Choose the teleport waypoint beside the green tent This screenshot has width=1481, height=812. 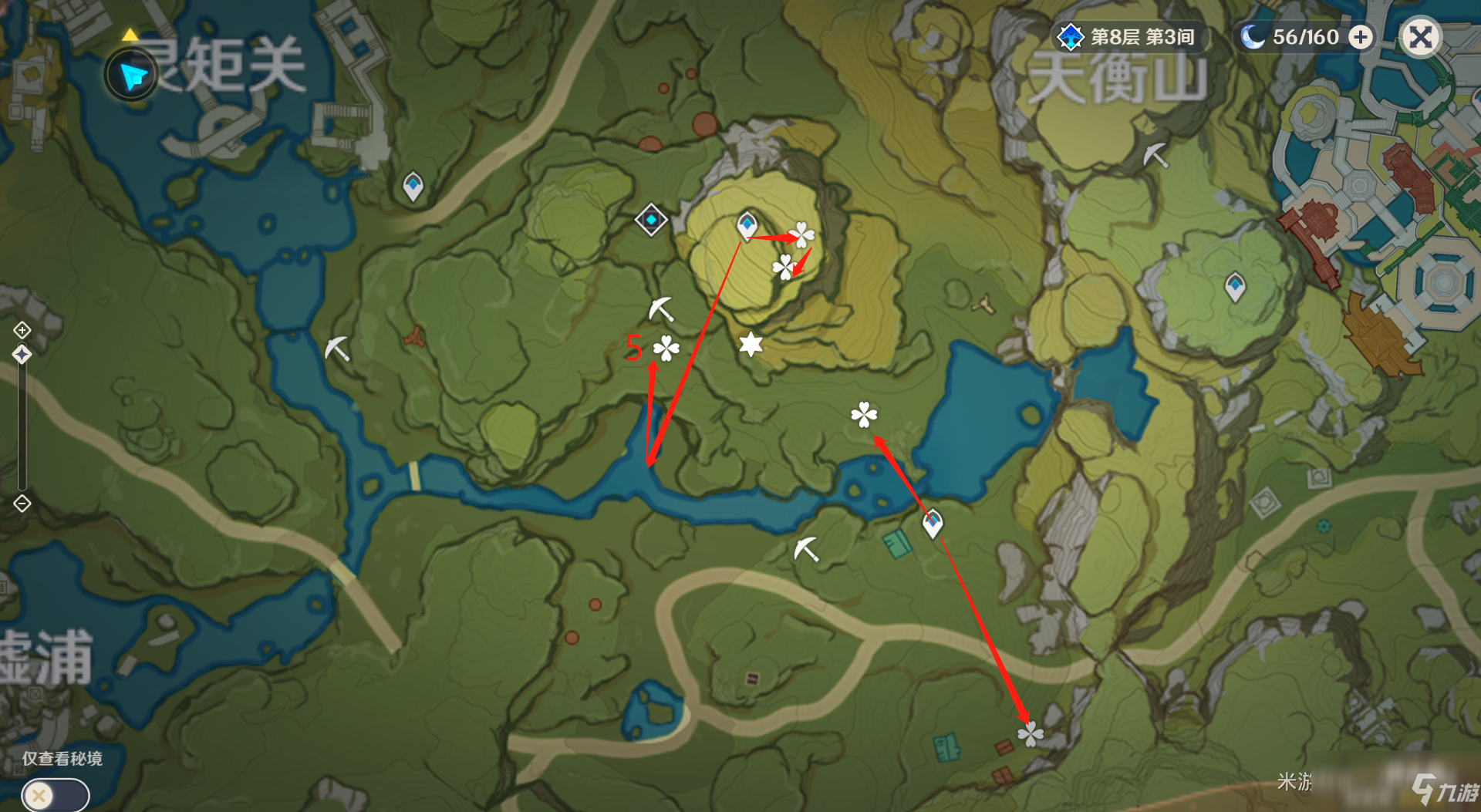pyautogui.click(x=933, y=524)
